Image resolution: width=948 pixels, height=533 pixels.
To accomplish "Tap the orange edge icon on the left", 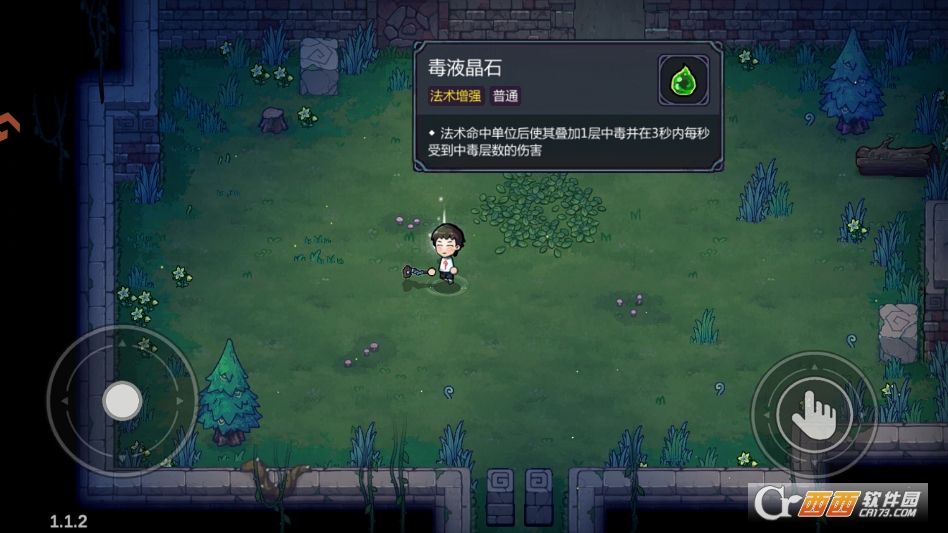I will 8,128.
